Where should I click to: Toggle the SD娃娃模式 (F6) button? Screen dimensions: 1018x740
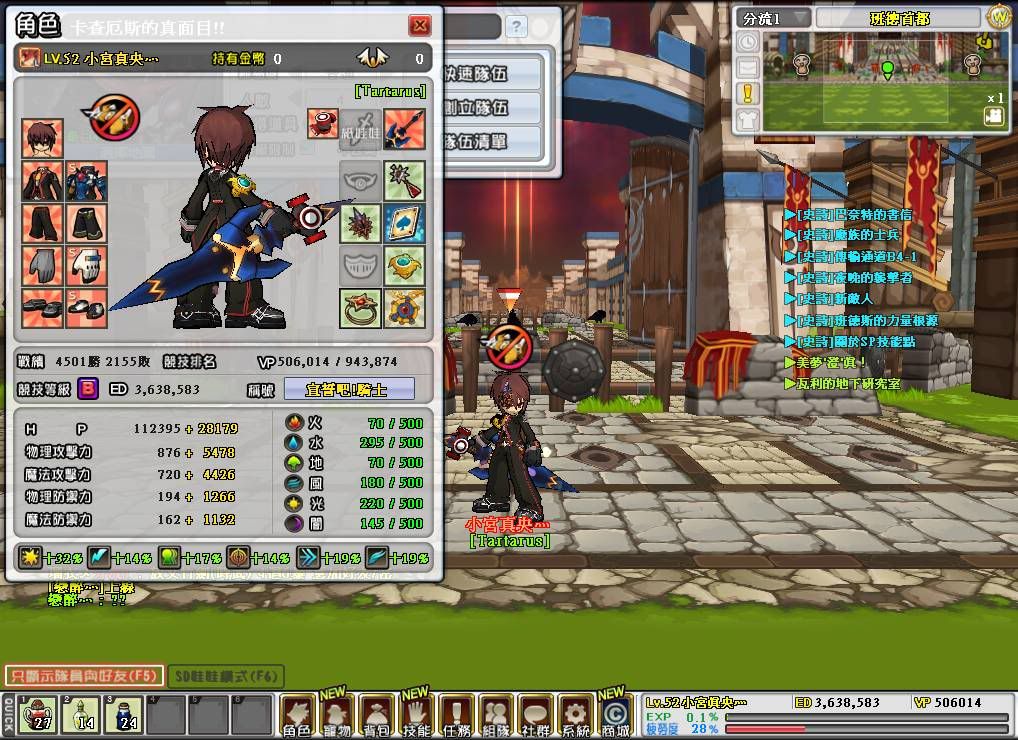225,677
